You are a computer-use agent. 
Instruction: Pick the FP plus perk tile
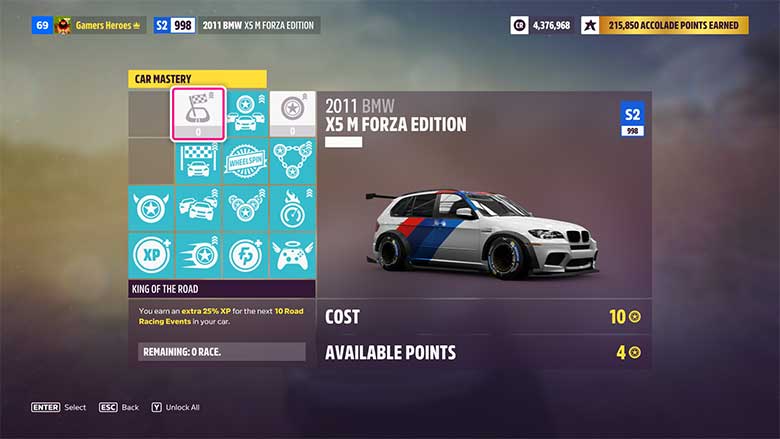(x=245, y=255)
